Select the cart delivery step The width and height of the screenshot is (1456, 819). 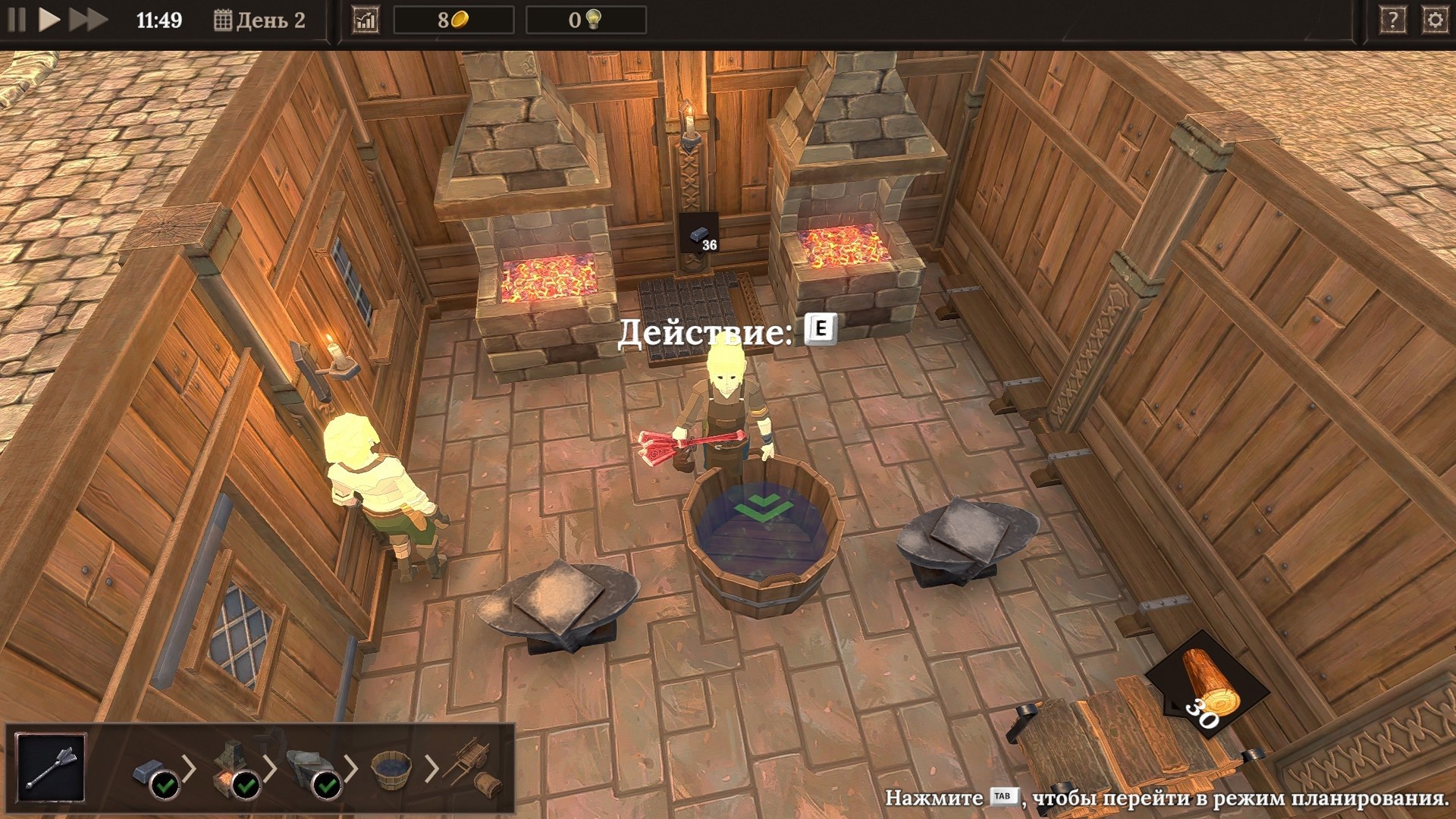[x=473, y=769]
